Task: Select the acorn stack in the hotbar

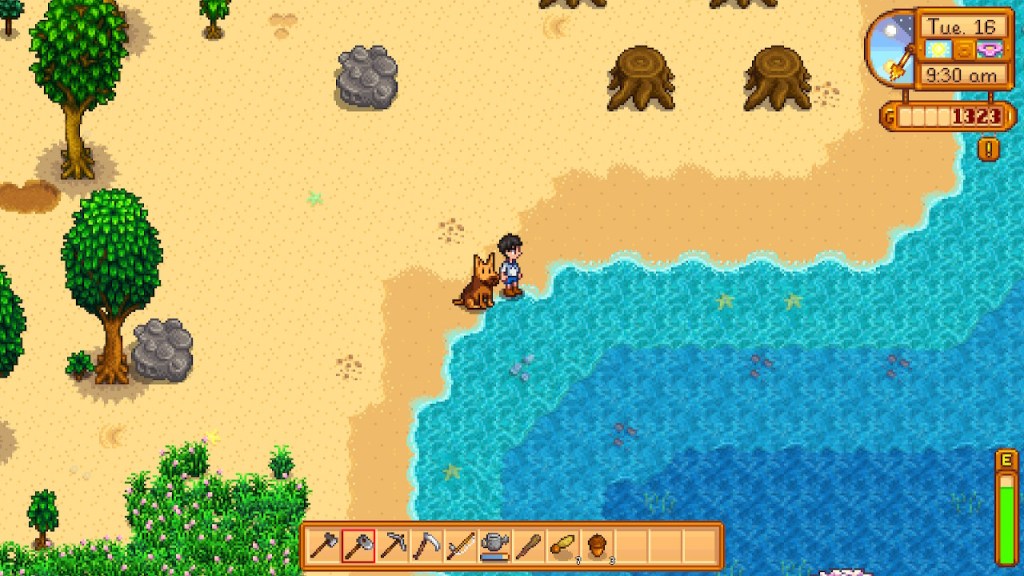Action: coord(597,546)
